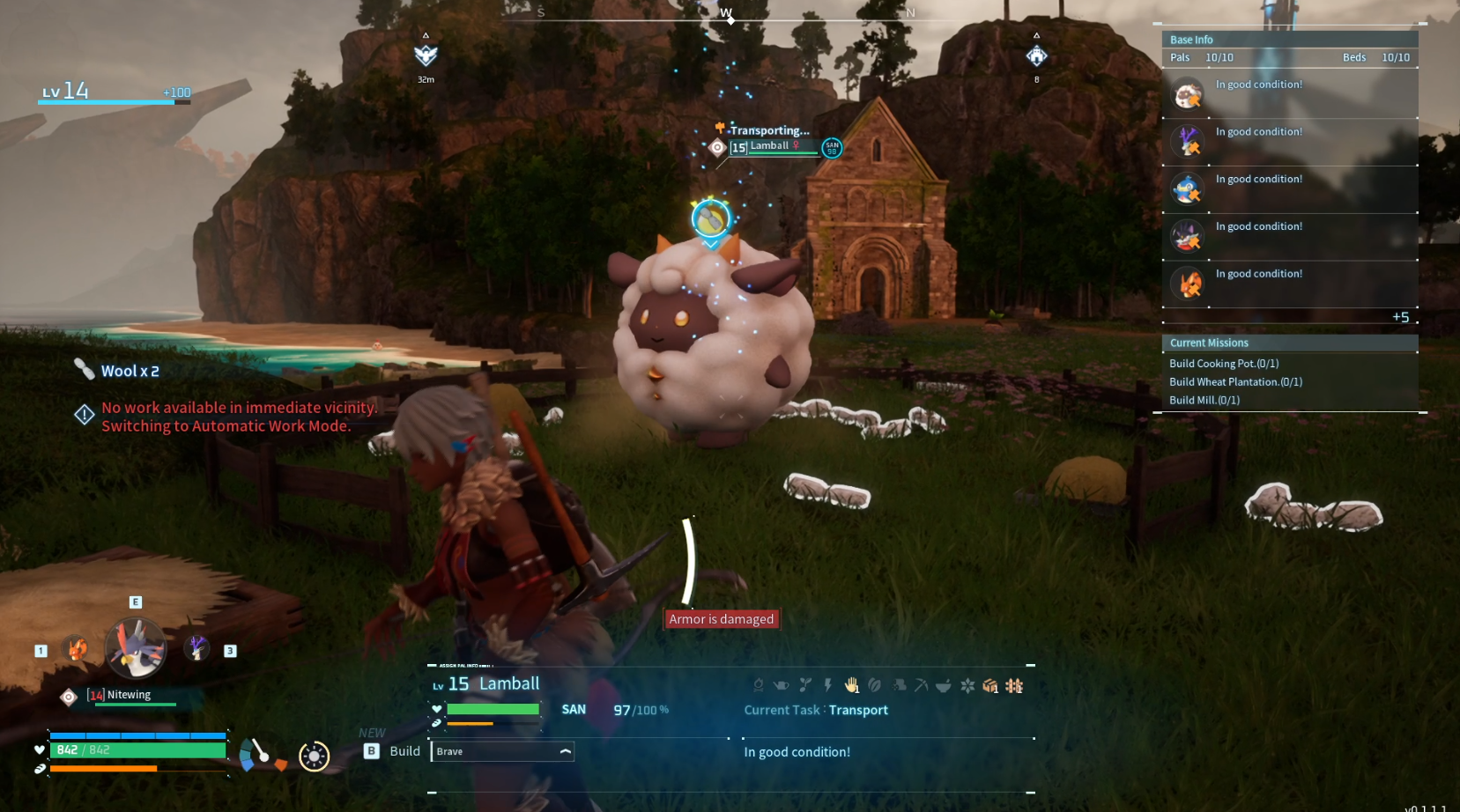This screenshot has width=1460, height=812.
Task: Select the Planting seed work icon
Action: [804, 684]
